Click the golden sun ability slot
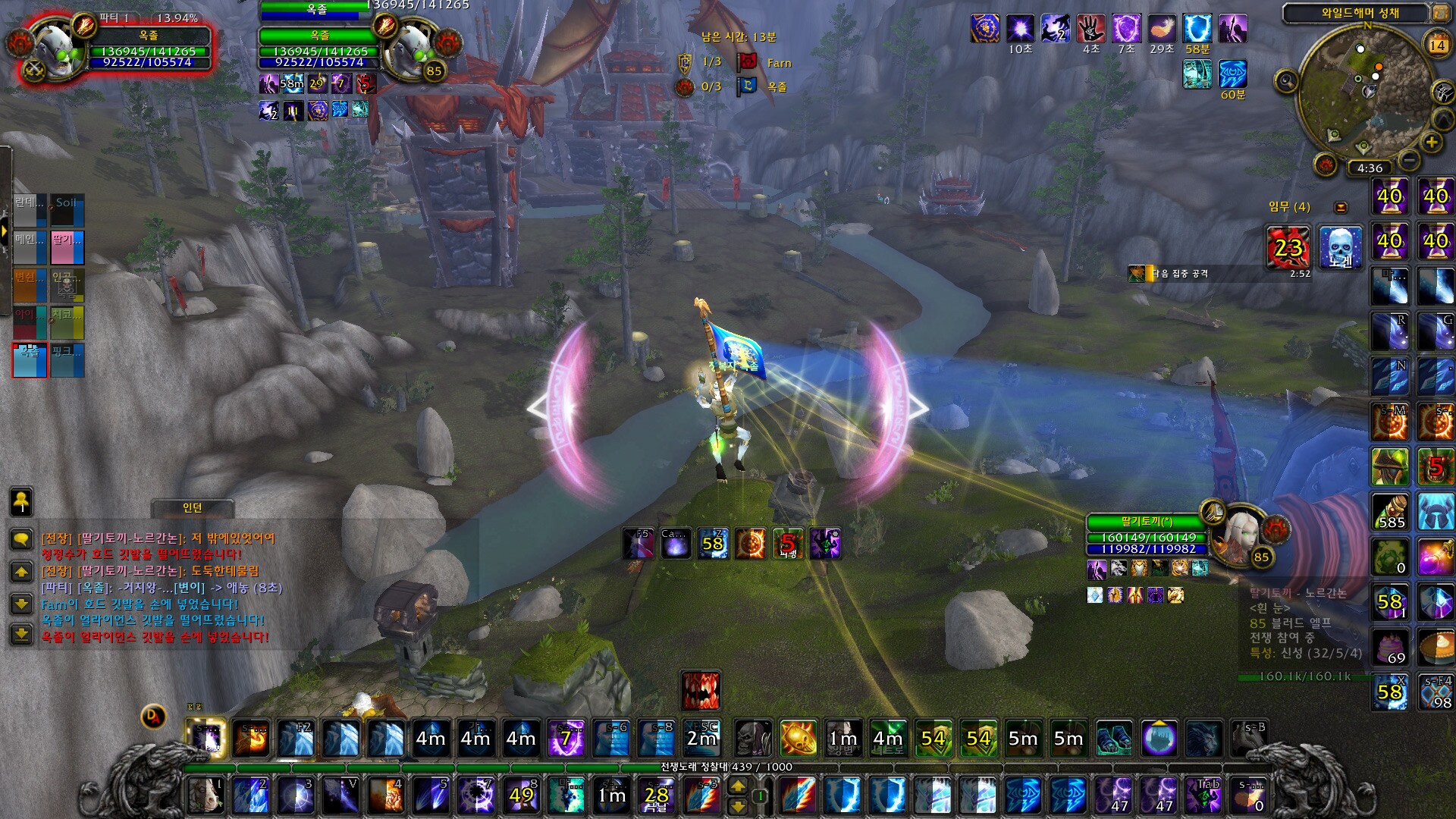The width and height of the screenshot is (1456, 819). (x=799, y=738)
